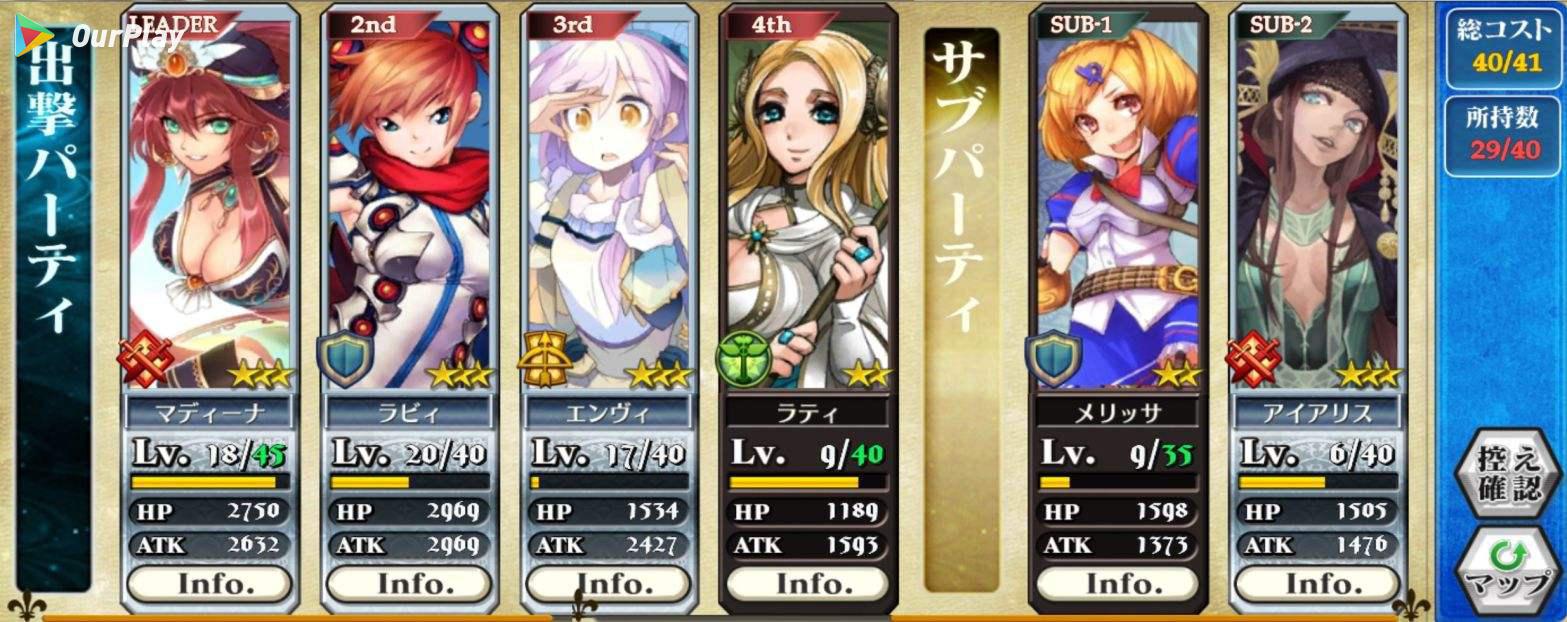Choose the red-scarfed ラビィ character card
The width and height of the screenshot is (1567, 622).
(408, 200)
